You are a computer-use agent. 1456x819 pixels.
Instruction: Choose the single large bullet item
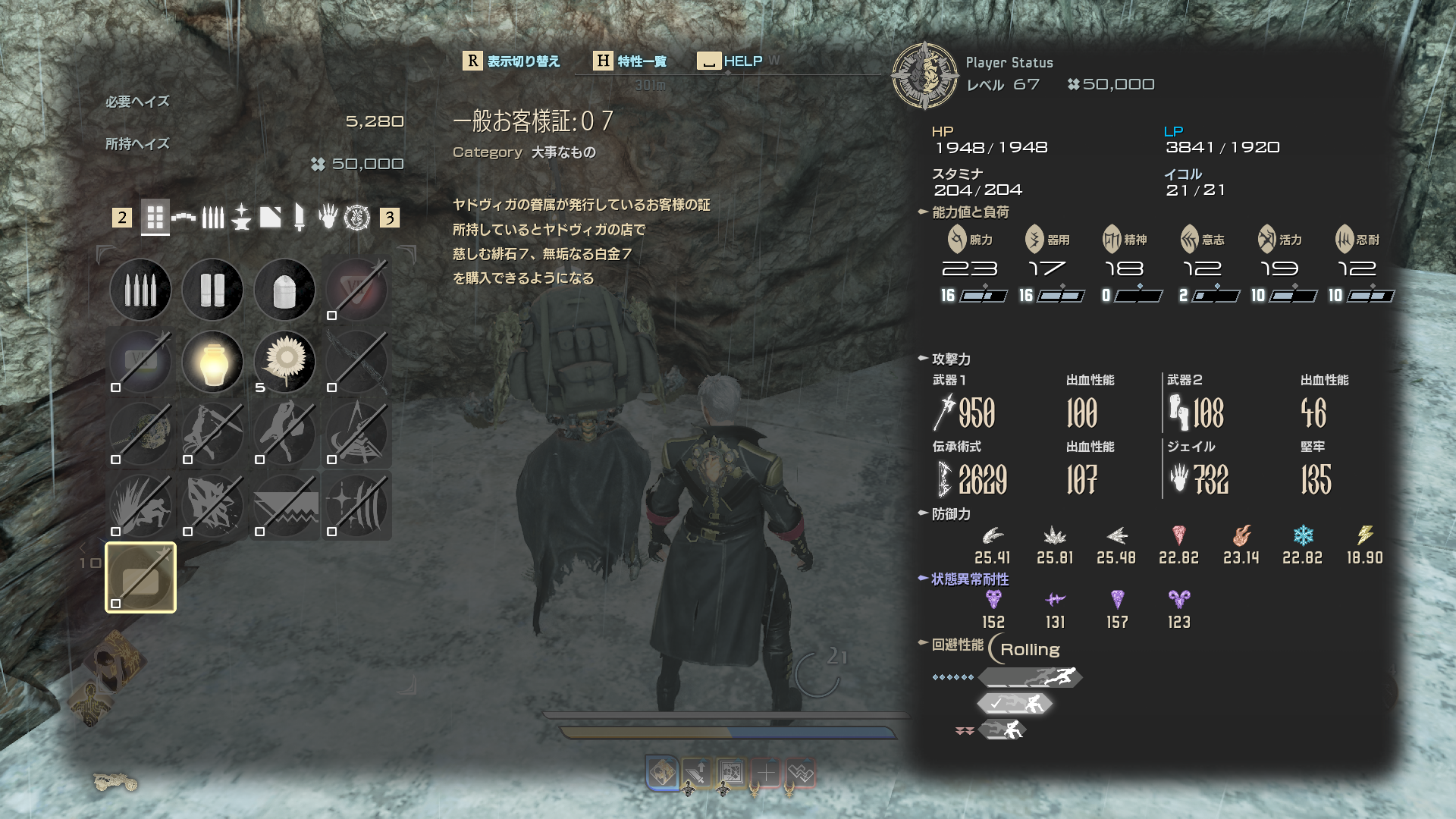(284, 290)
